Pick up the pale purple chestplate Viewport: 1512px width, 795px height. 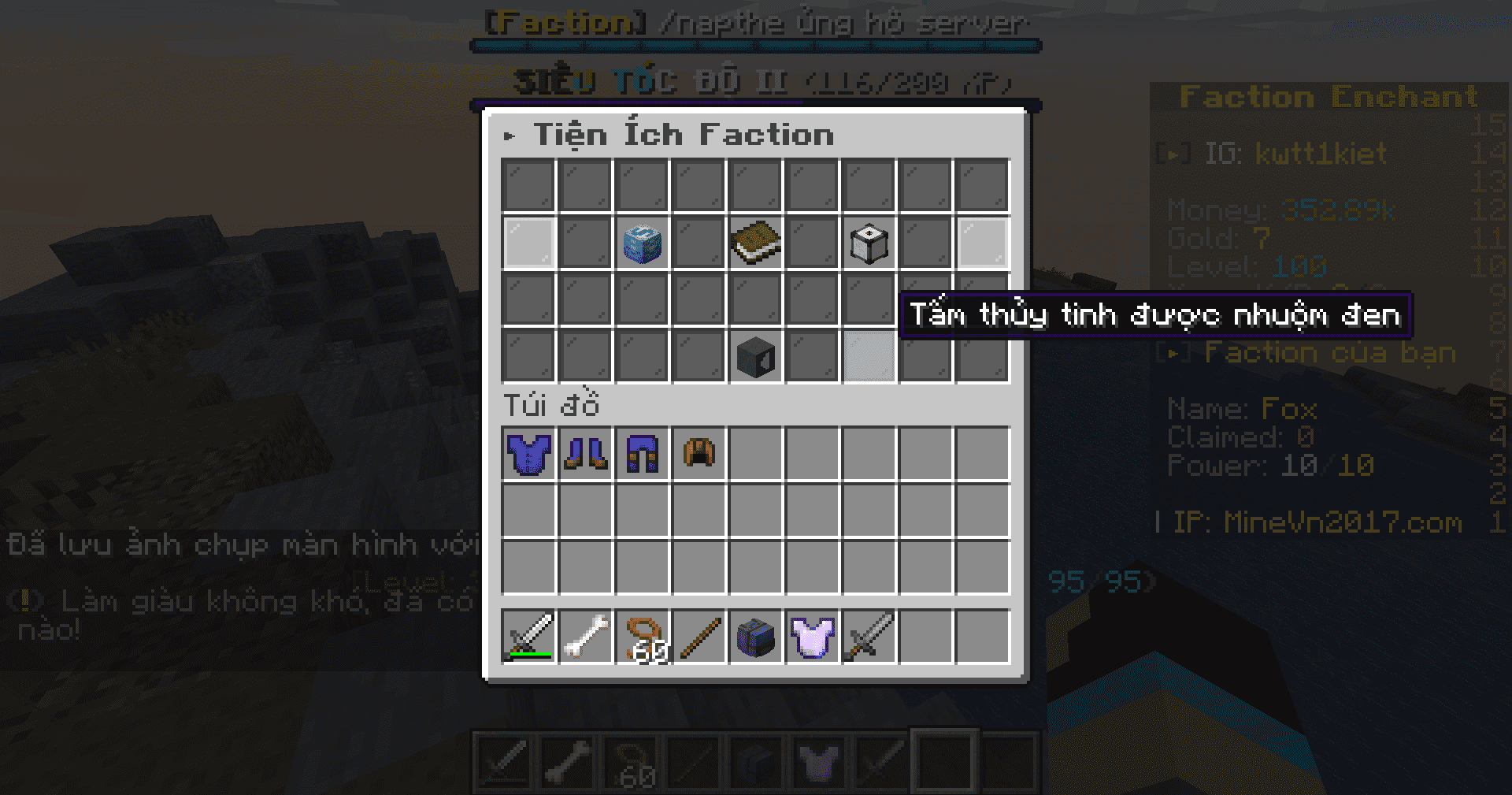812,636
